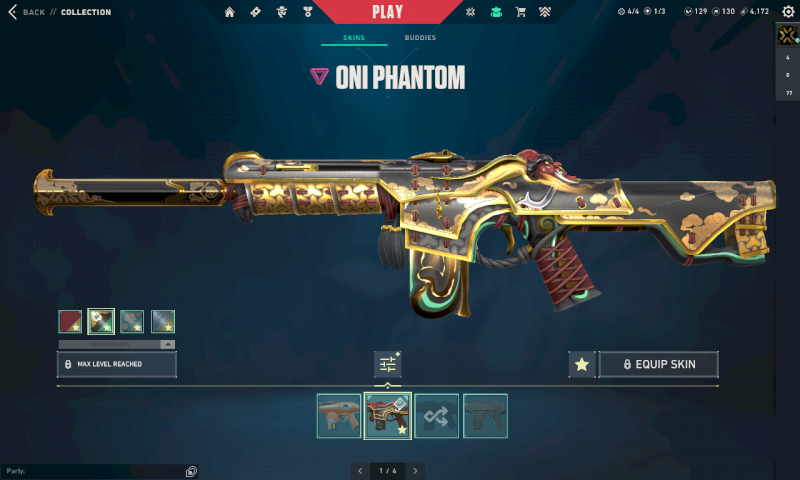
Task: Open the store via shopping cart icon
Action: 520,12
